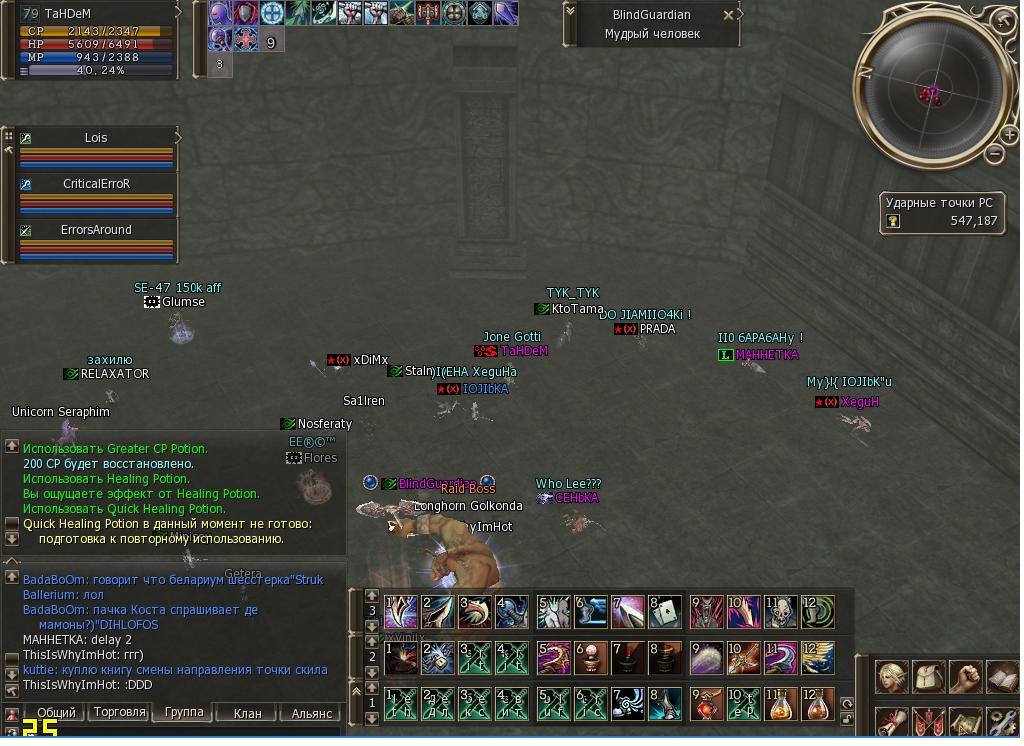Activate the white swirl skill in slot 7

627,703
